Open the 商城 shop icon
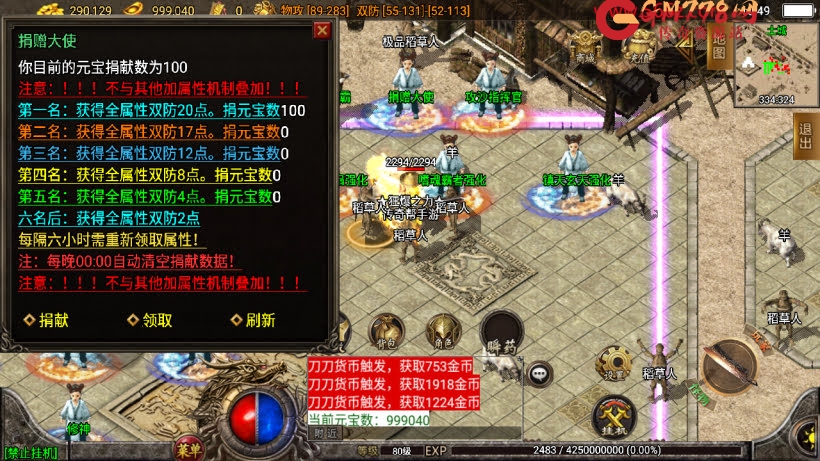 click(586, 48)
